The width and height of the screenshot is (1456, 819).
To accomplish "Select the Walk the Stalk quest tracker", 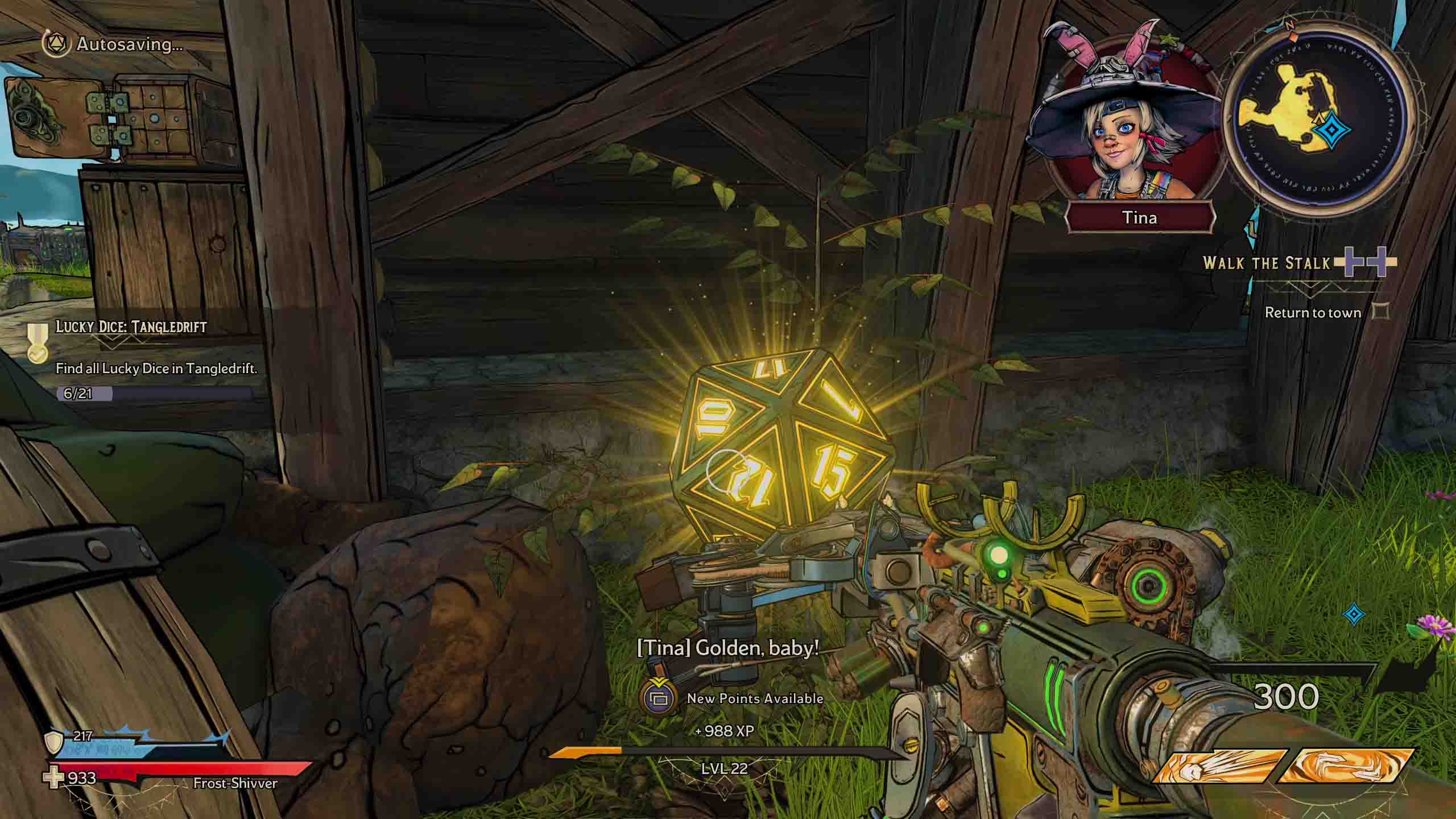I will click(1267, 263).
